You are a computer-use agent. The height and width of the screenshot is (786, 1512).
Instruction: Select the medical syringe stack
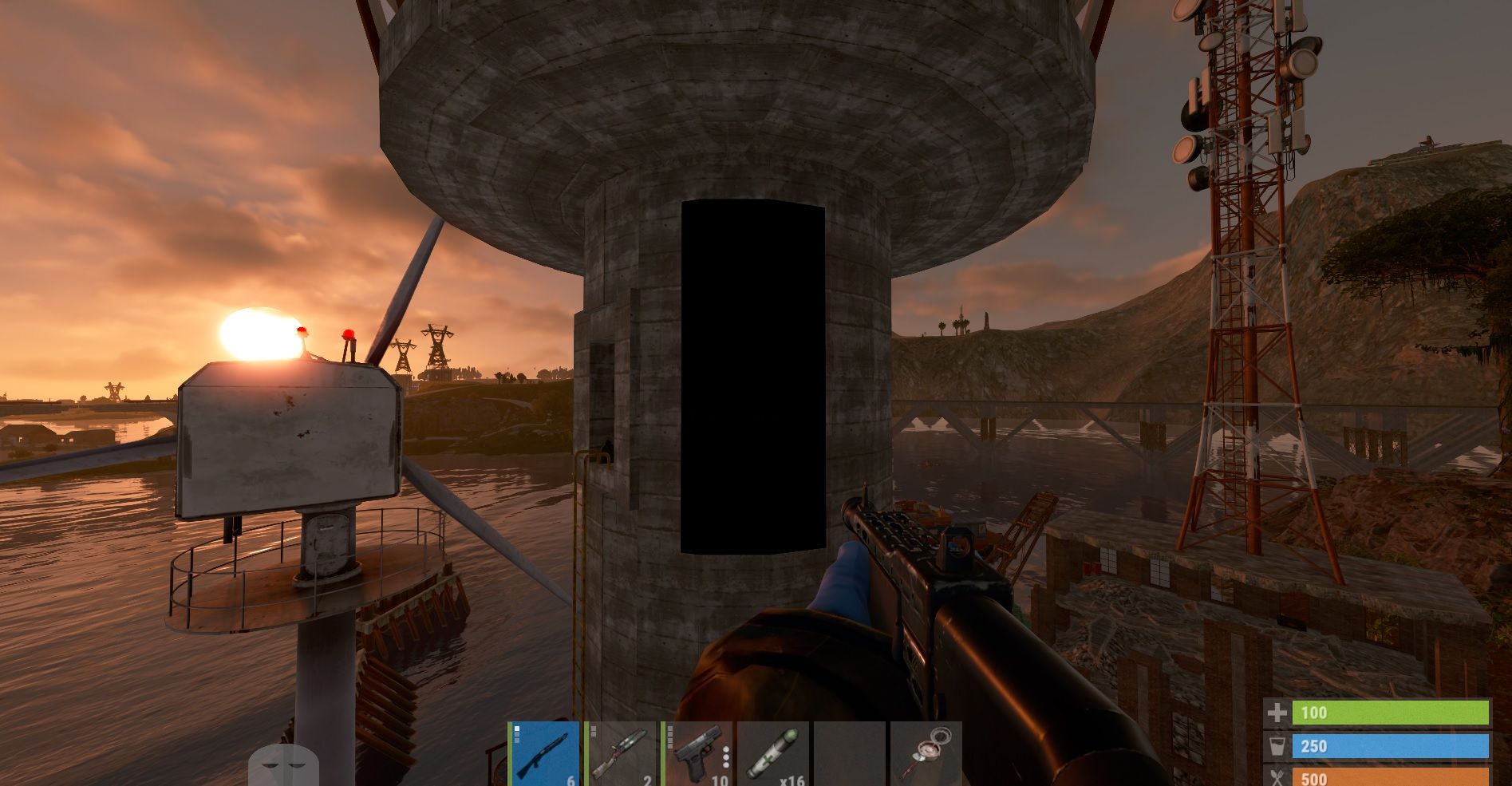click(772, 754)
